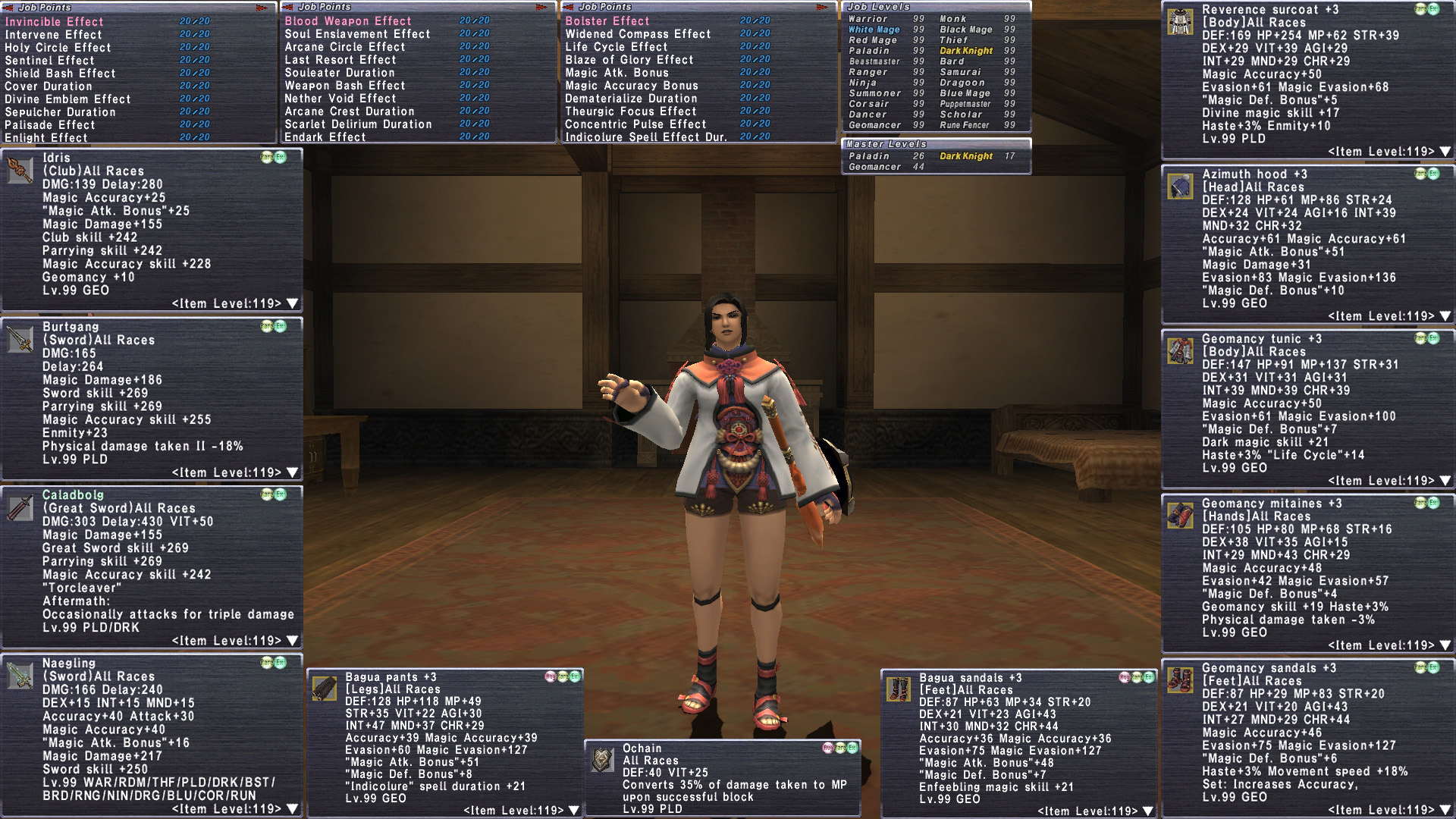Click the Azimuth hood +3 icon
The height and width of the screenshot is (819, 1456).
[1180, 187]
